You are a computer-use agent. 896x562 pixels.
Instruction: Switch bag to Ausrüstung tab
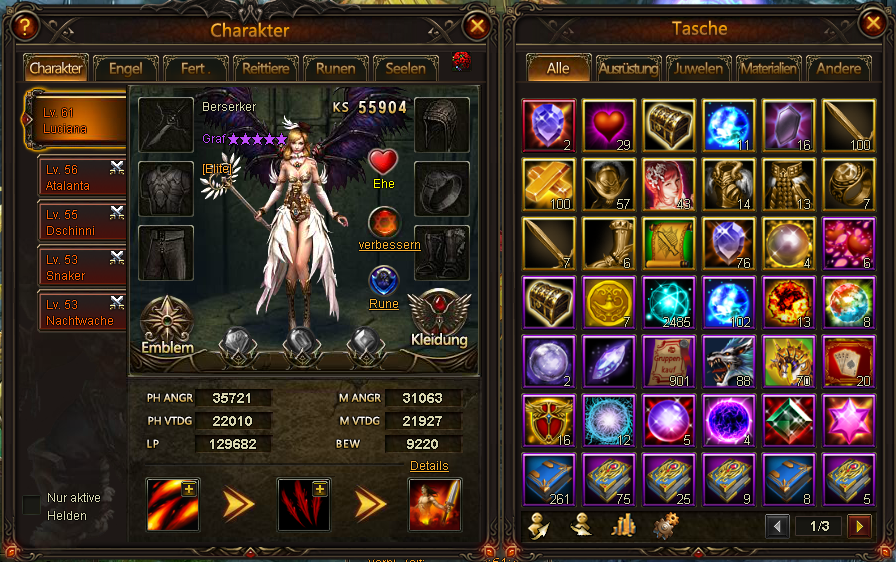[629, 69]
